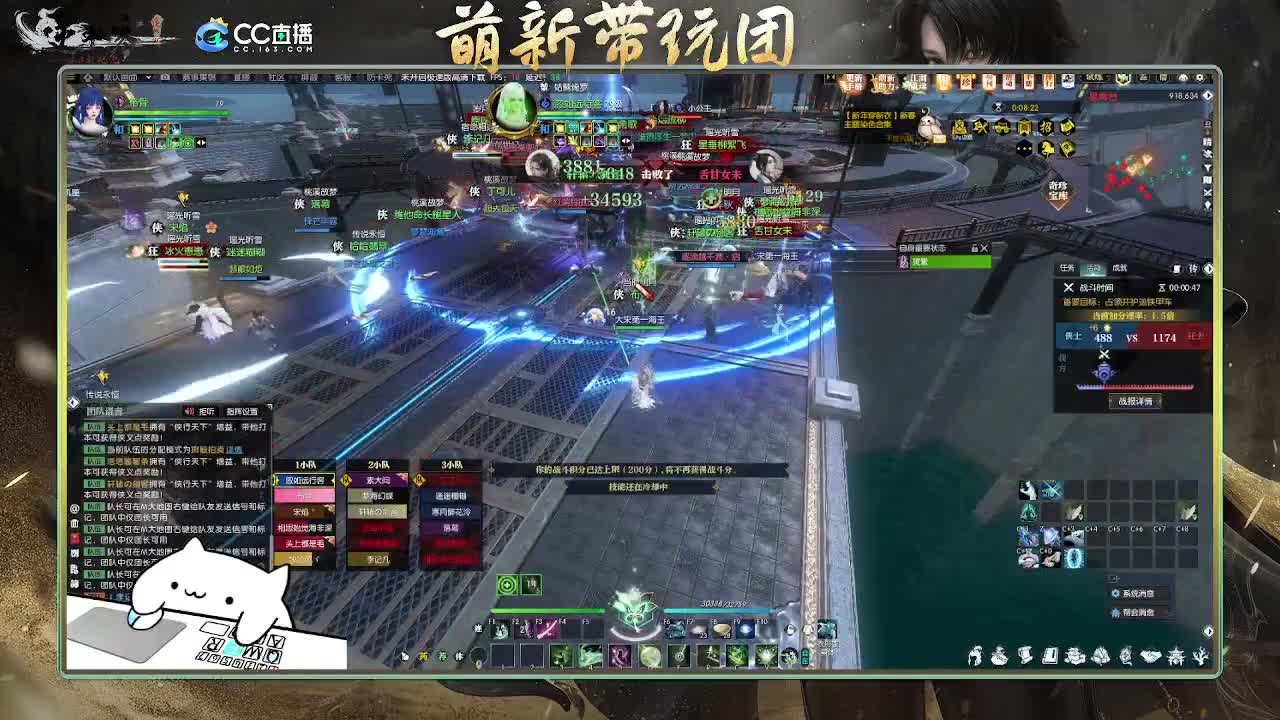Select player 宋焰 in the 1小队 list
1280x720 pixels.
point(303,510)
